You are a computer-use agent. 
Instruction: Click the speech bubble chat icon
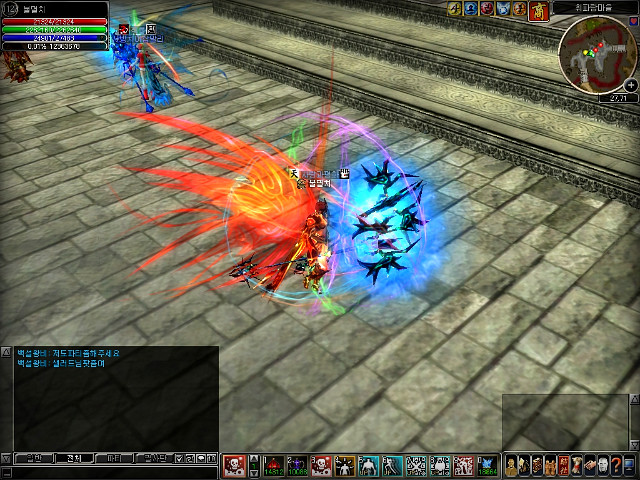(x=201, y=458)
